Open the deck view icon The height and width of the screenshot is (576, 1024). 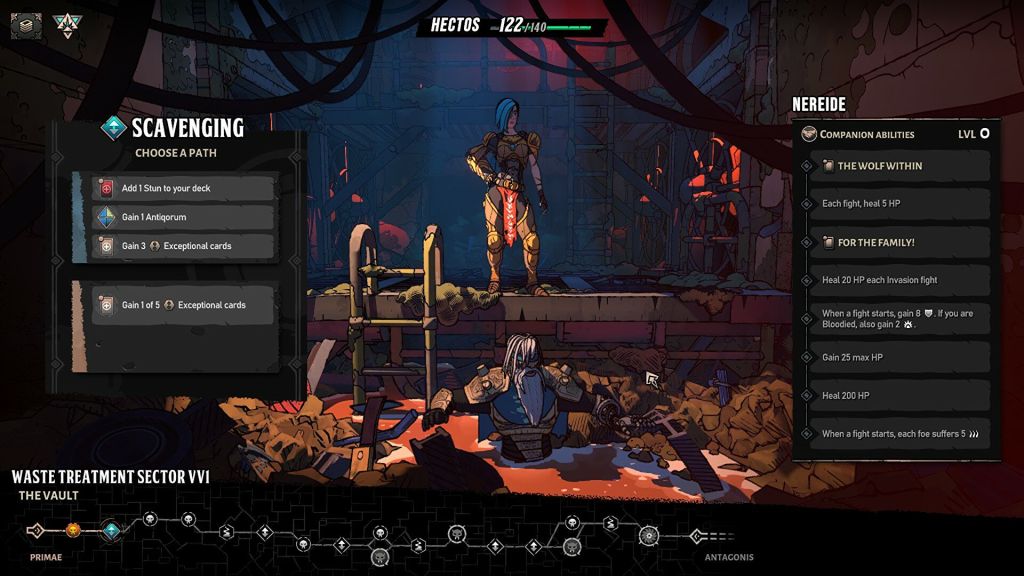tap(26, 25)
